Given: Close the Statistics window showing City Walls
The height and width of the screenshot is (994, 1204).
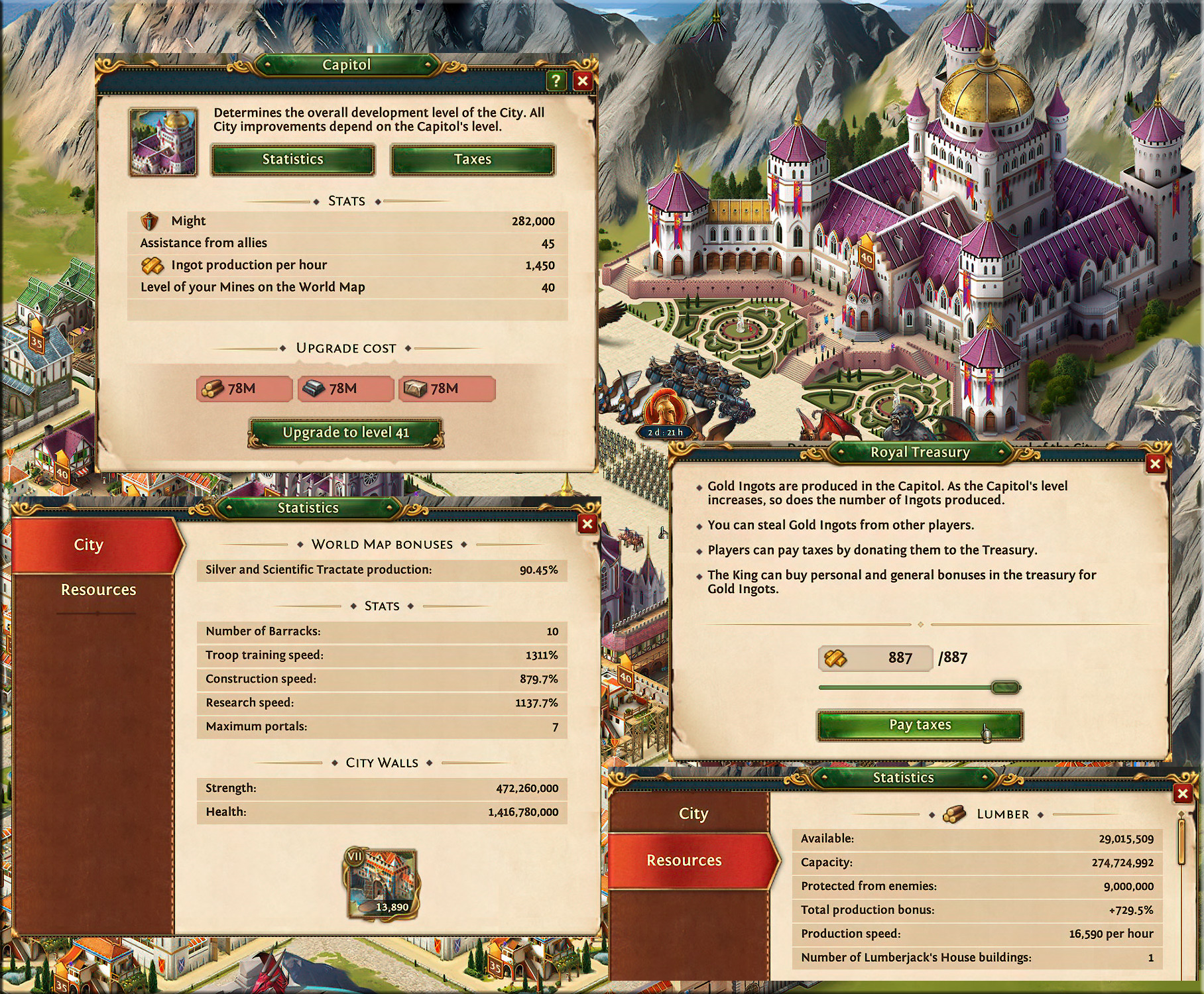Looking at the screenshot, I should point(587,524).
